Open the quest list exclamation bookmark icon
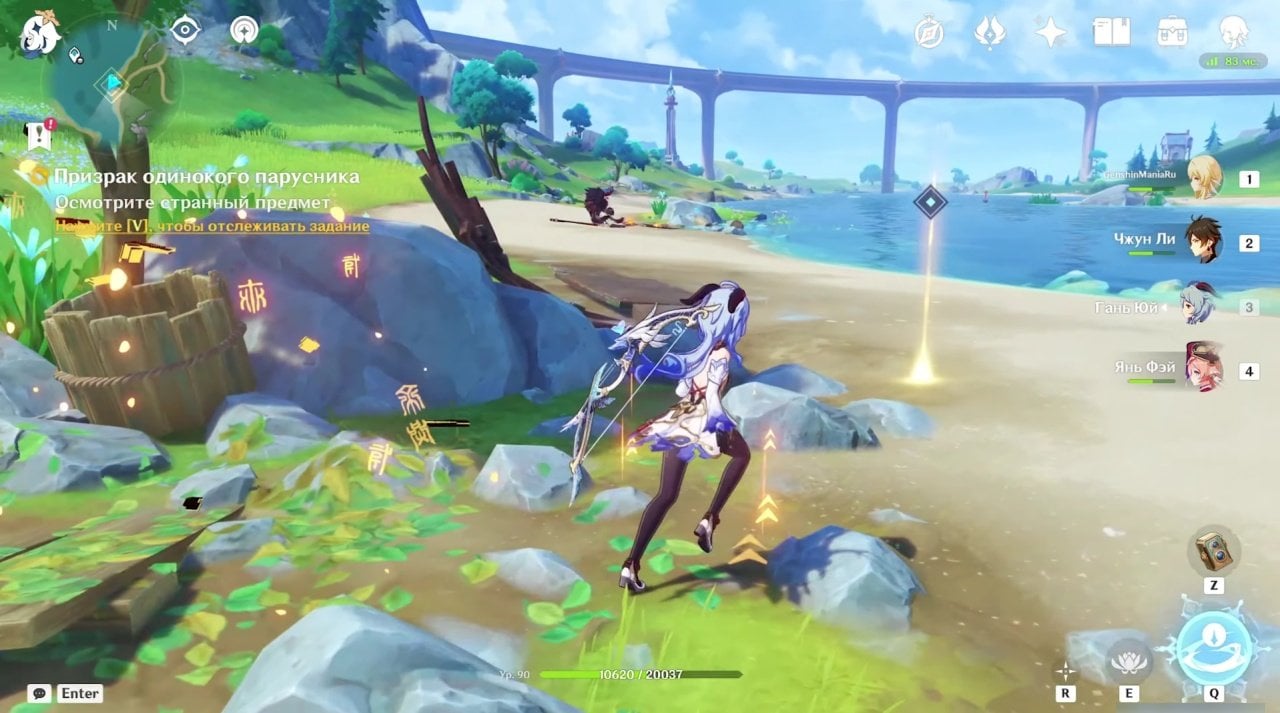 [x=39, y=133]
